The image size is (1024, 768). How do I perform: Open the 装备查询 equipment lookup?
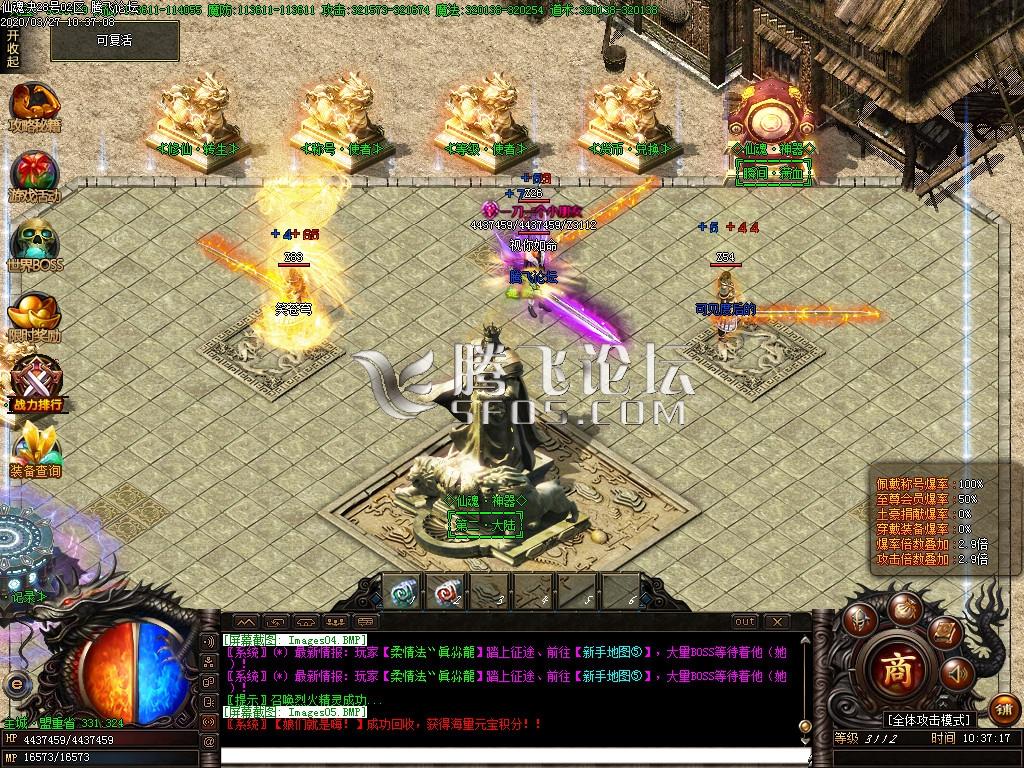click(36, 450)
